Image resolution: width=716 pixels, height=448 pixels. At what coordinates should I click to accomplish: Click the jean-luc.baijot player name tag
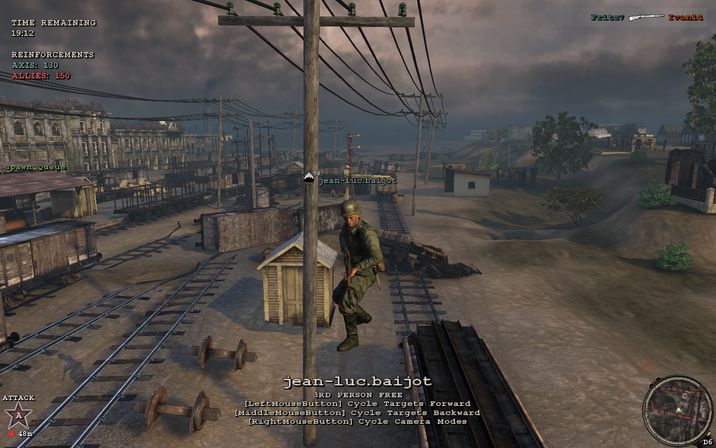pyautogui.click(x=357, y=180)
